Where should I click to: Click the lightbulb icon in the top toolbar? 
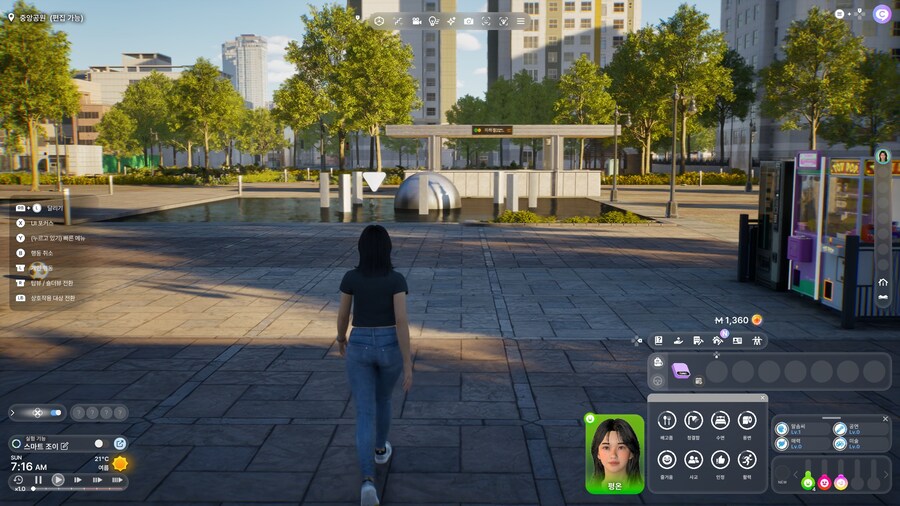pos(433,21)
